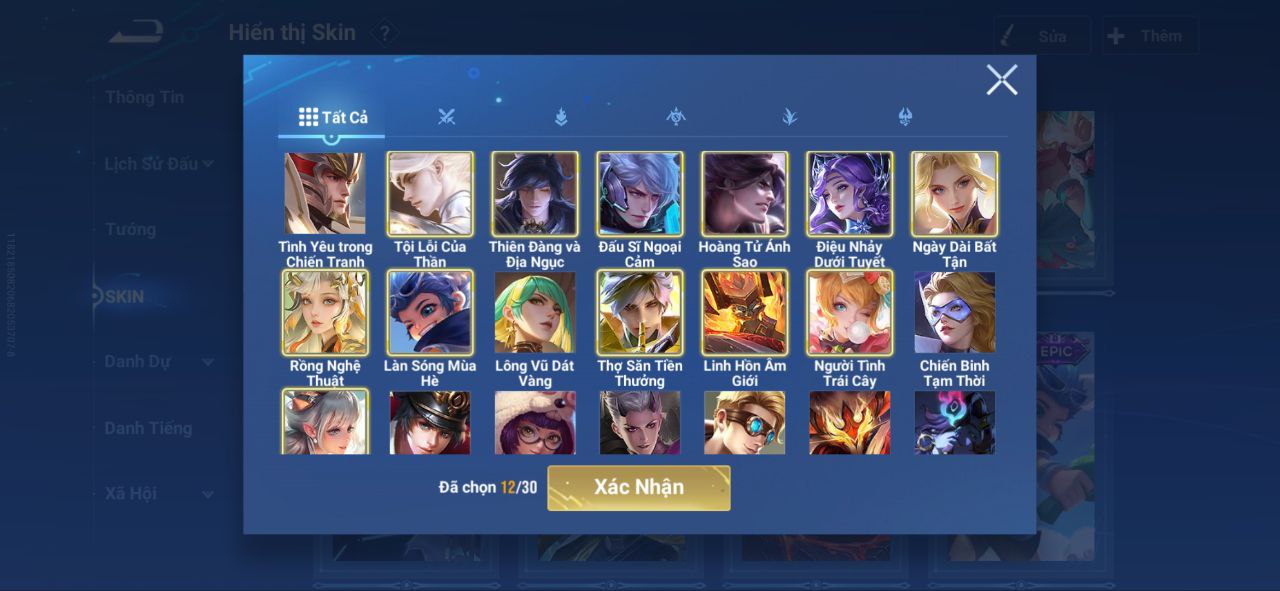This screenshot has width=1280, height=591.
Task: Select the Rồng Nghệ Thuật skin
Action: point(325,313)
